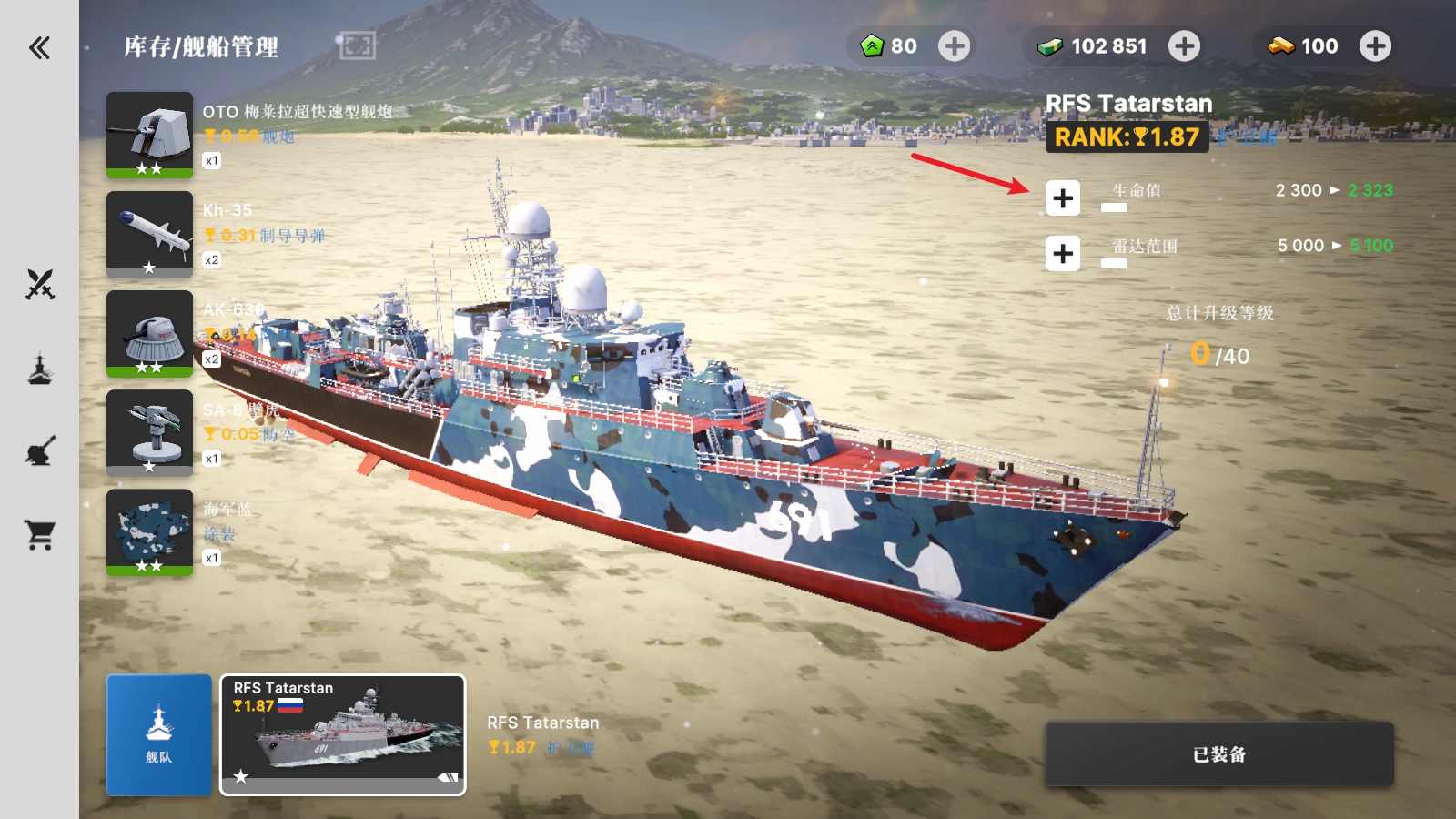1456x819 pixels.
Task: Open the turret weapons sidebar icon
Action: pos(40,451)
